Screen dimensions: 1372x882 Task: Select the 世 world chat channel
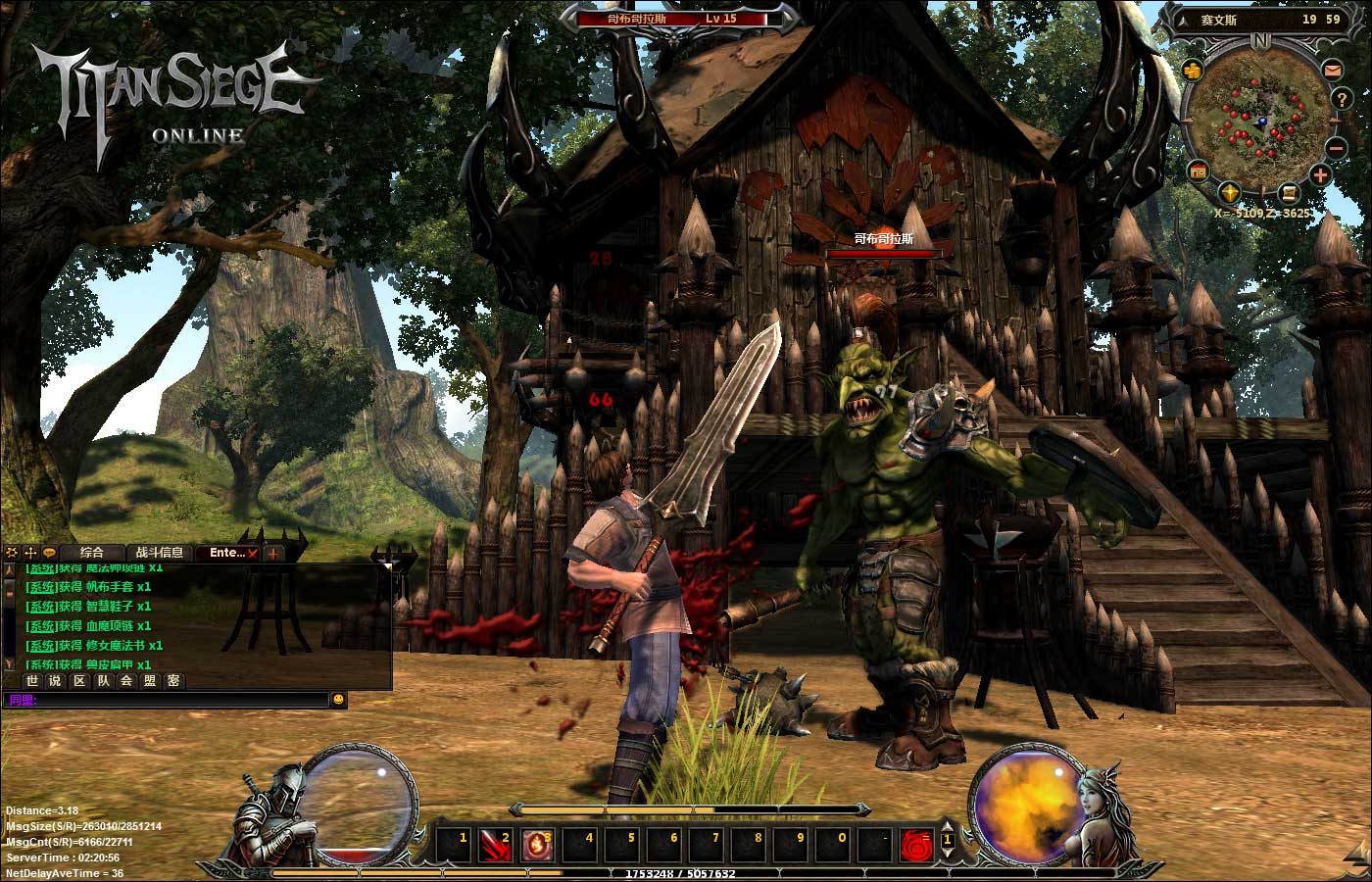pyautogui.click(x=32, y=681)
